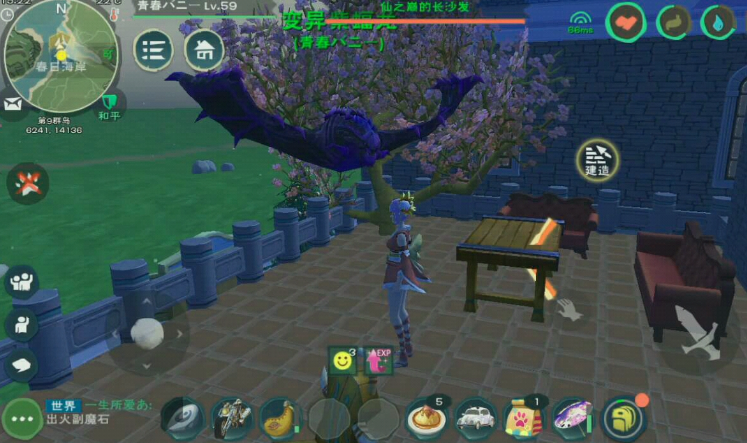This screenshot has height=443, width=747.
Task: Open the chat speech bubble
Action: click(20, 364)
